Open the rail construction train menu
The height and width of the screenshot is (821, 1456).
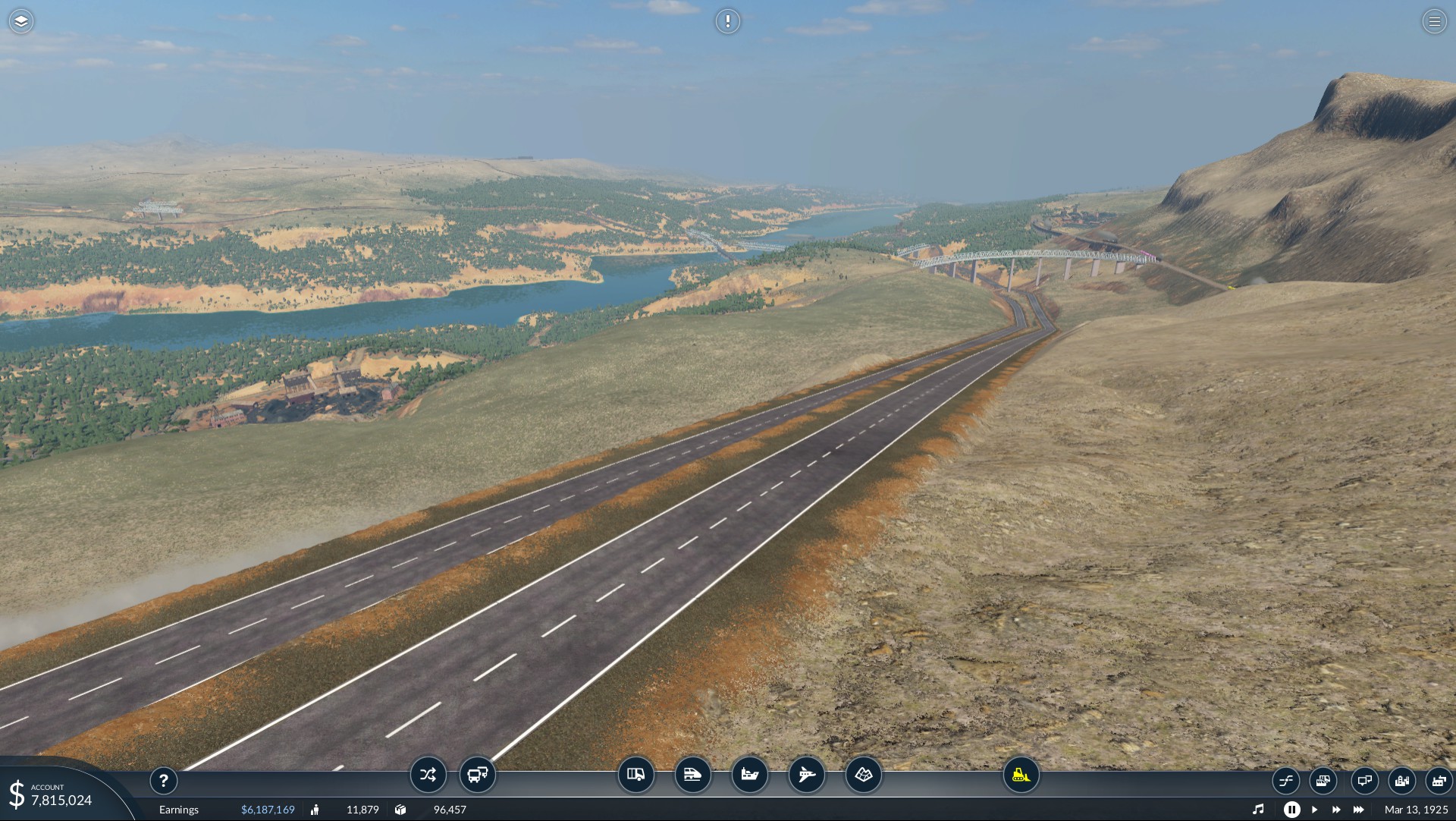point(692,775)
